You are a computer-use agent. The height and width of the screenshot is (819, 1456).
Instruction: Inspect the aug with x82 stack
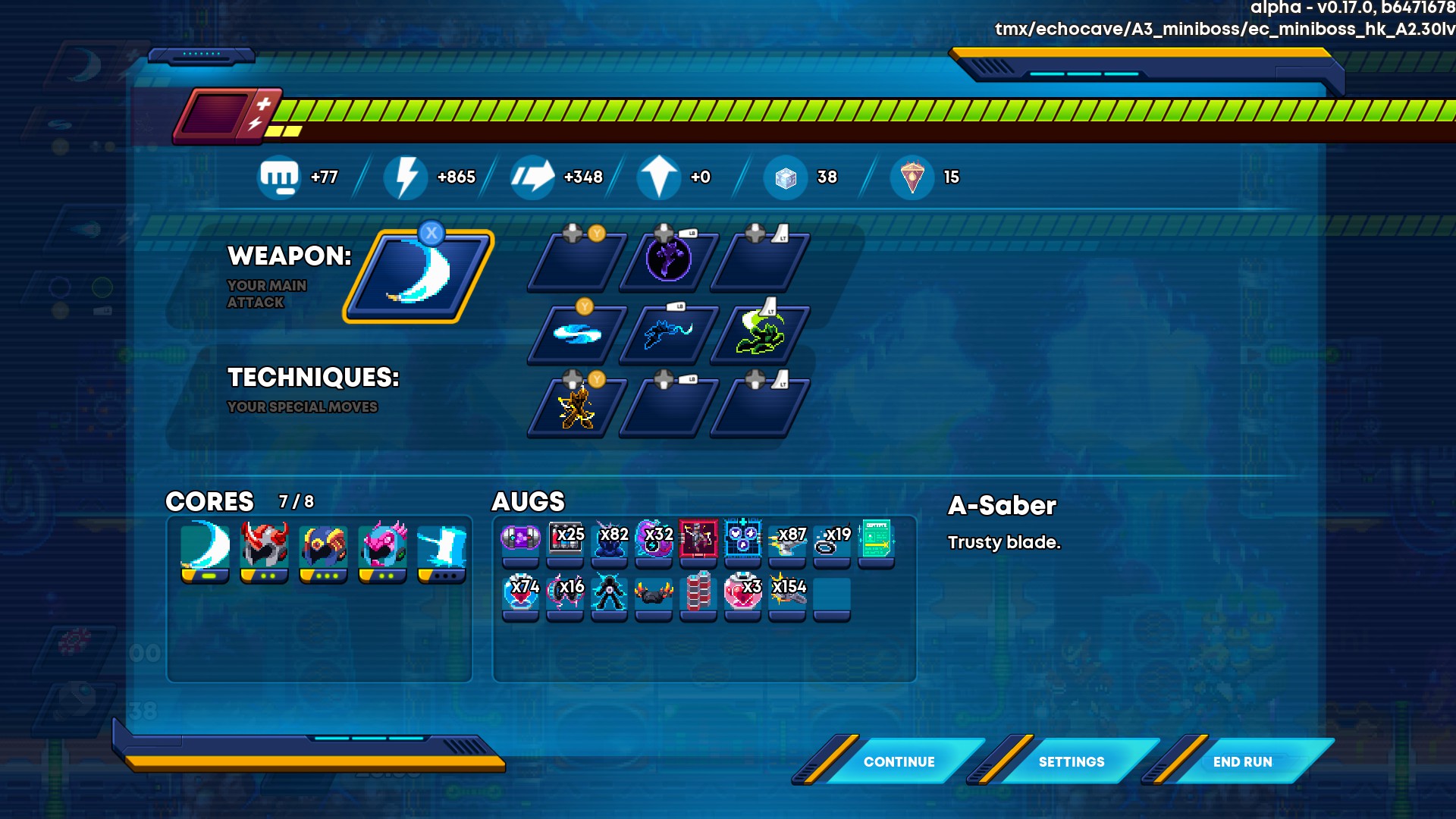coord(610,540)
